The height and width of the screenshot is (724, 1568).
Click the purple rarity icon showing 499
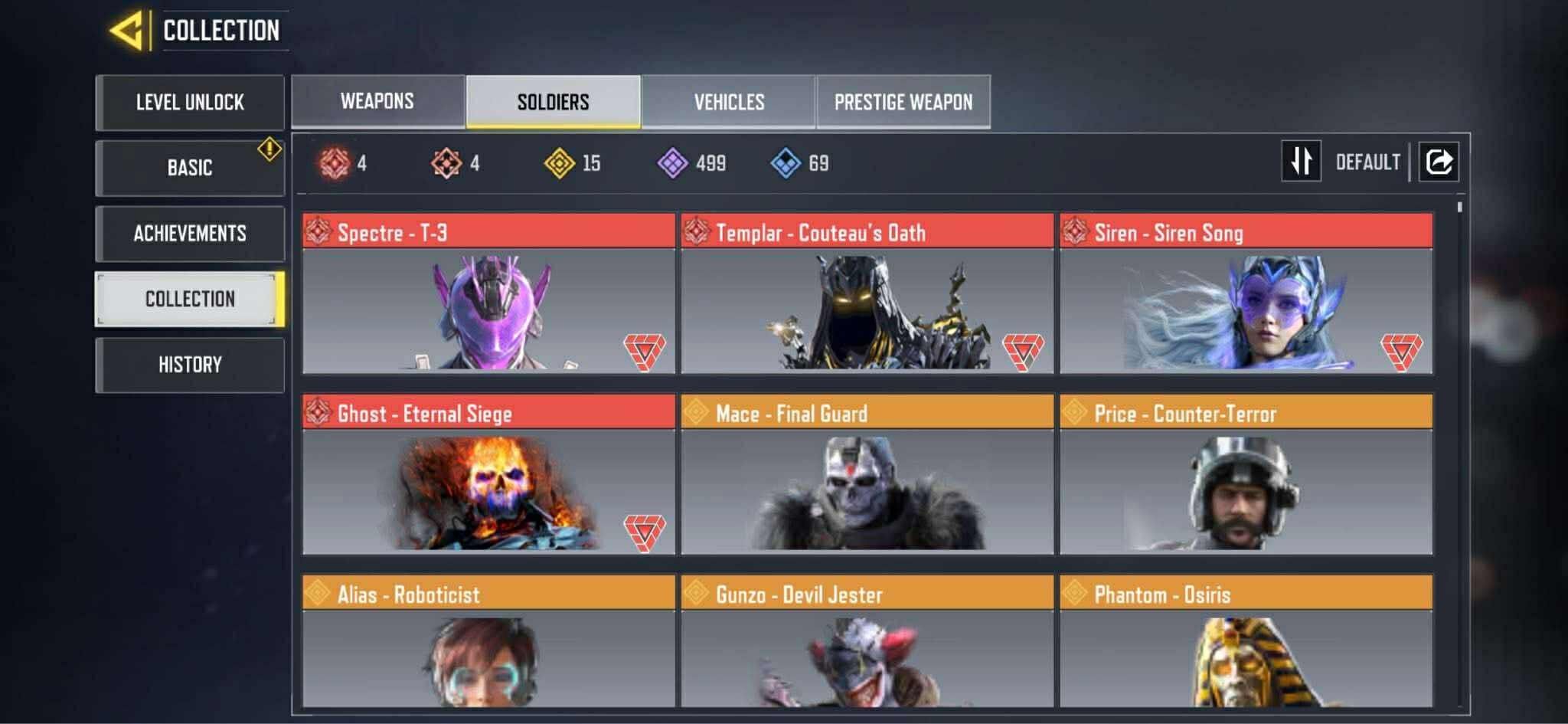click(x=674, y=162)
